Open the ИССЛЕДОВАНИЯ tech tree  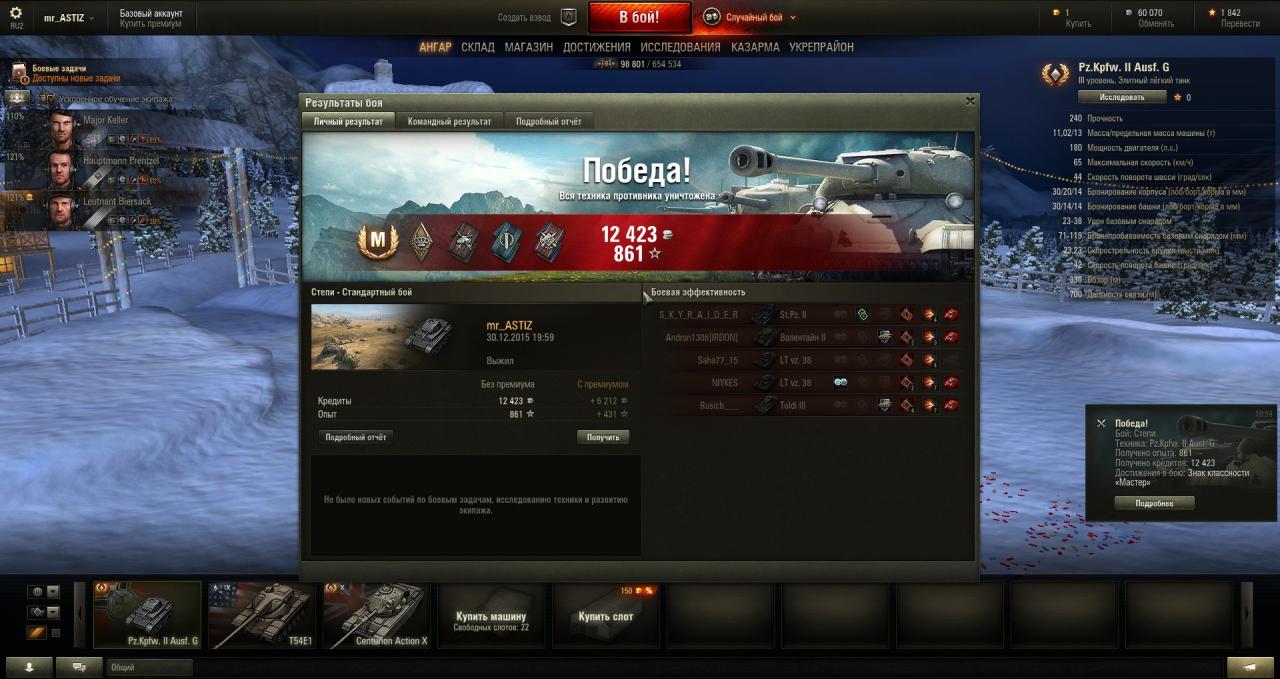point(680,47)
